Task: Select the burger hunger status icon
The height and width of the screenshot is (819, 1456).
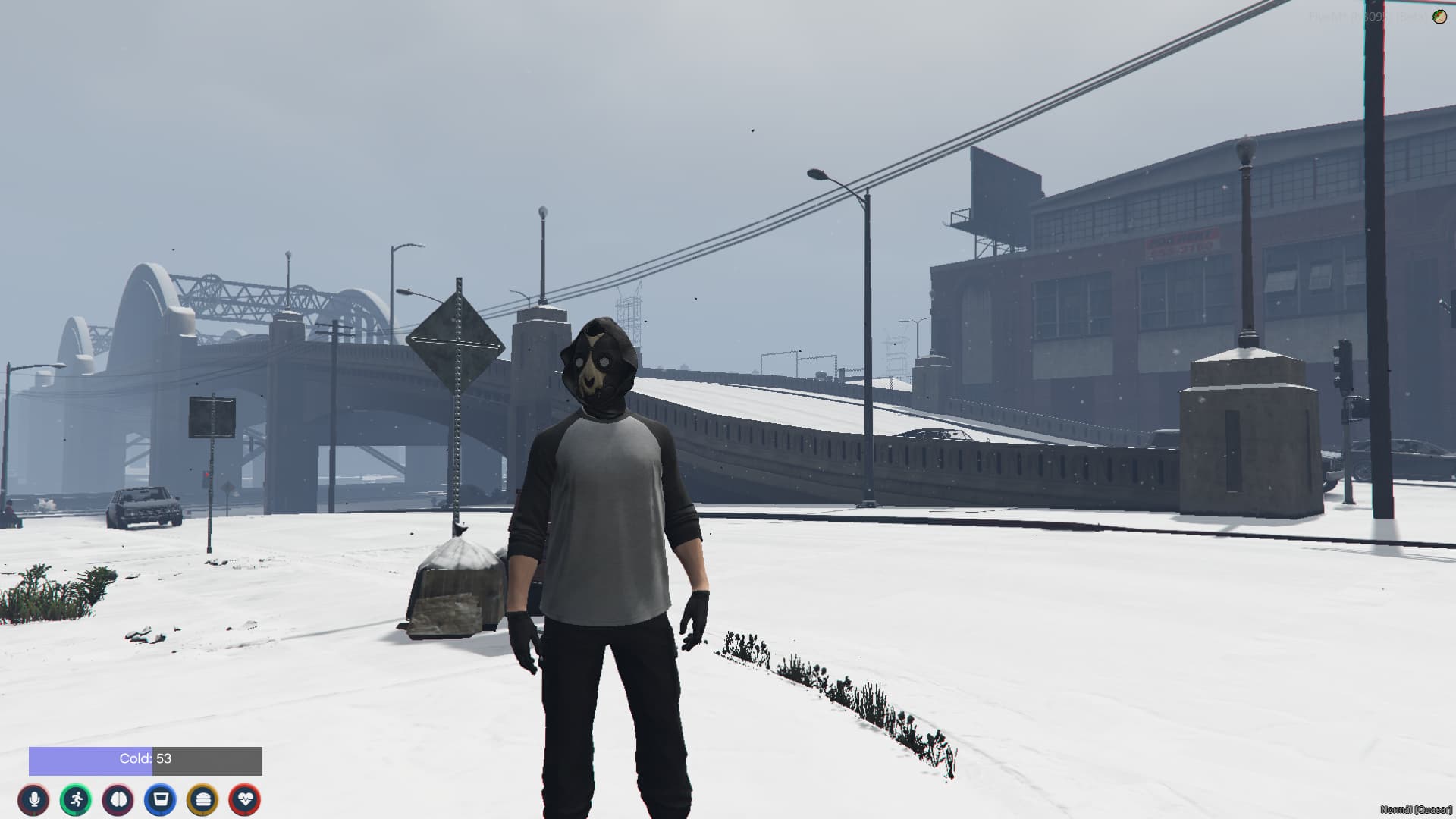Action: (x=201, y=800)
